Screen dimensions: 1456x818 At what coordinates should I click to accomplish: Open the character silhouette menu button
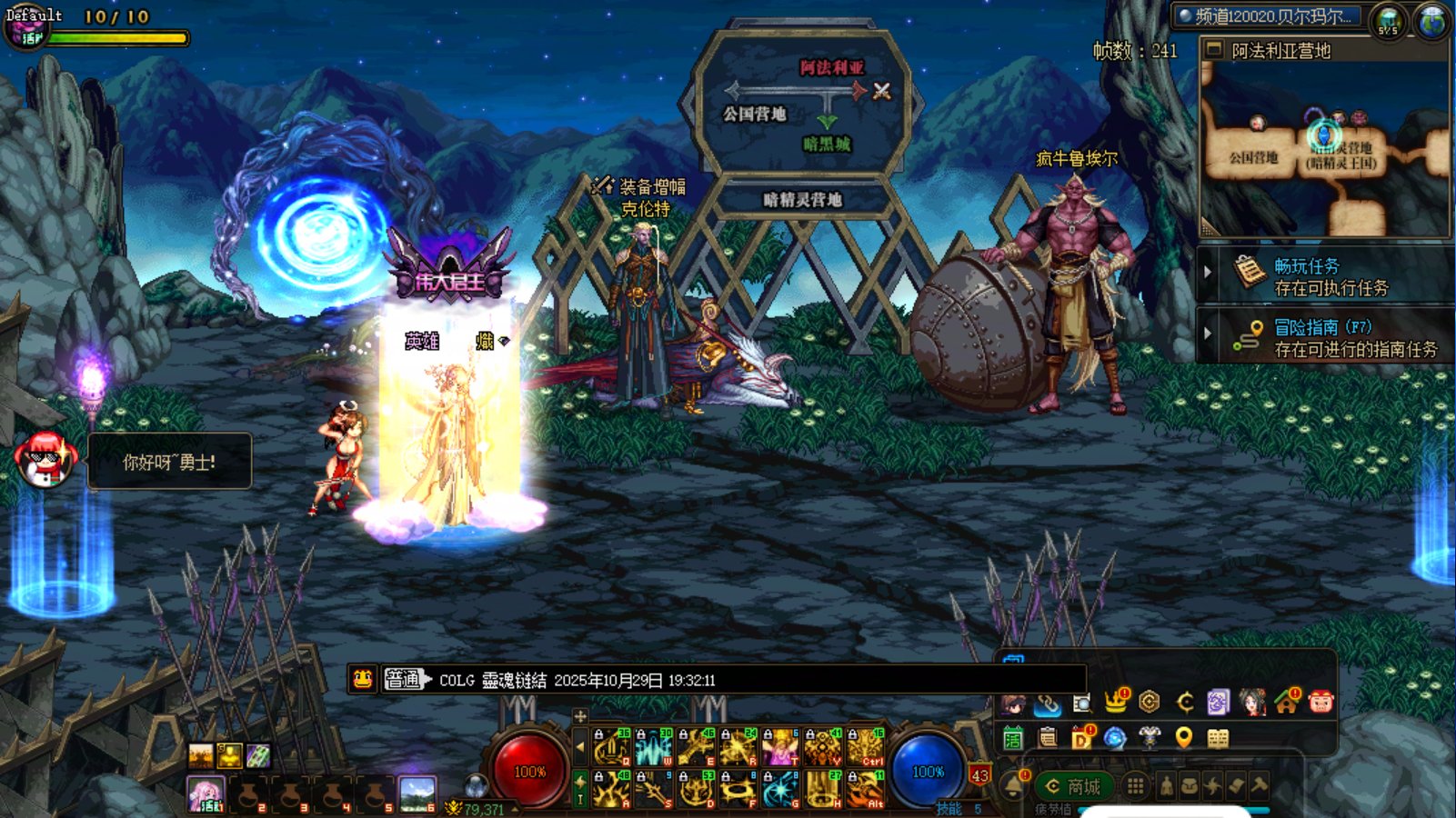pyautogui.click(x=1167, y=786)
